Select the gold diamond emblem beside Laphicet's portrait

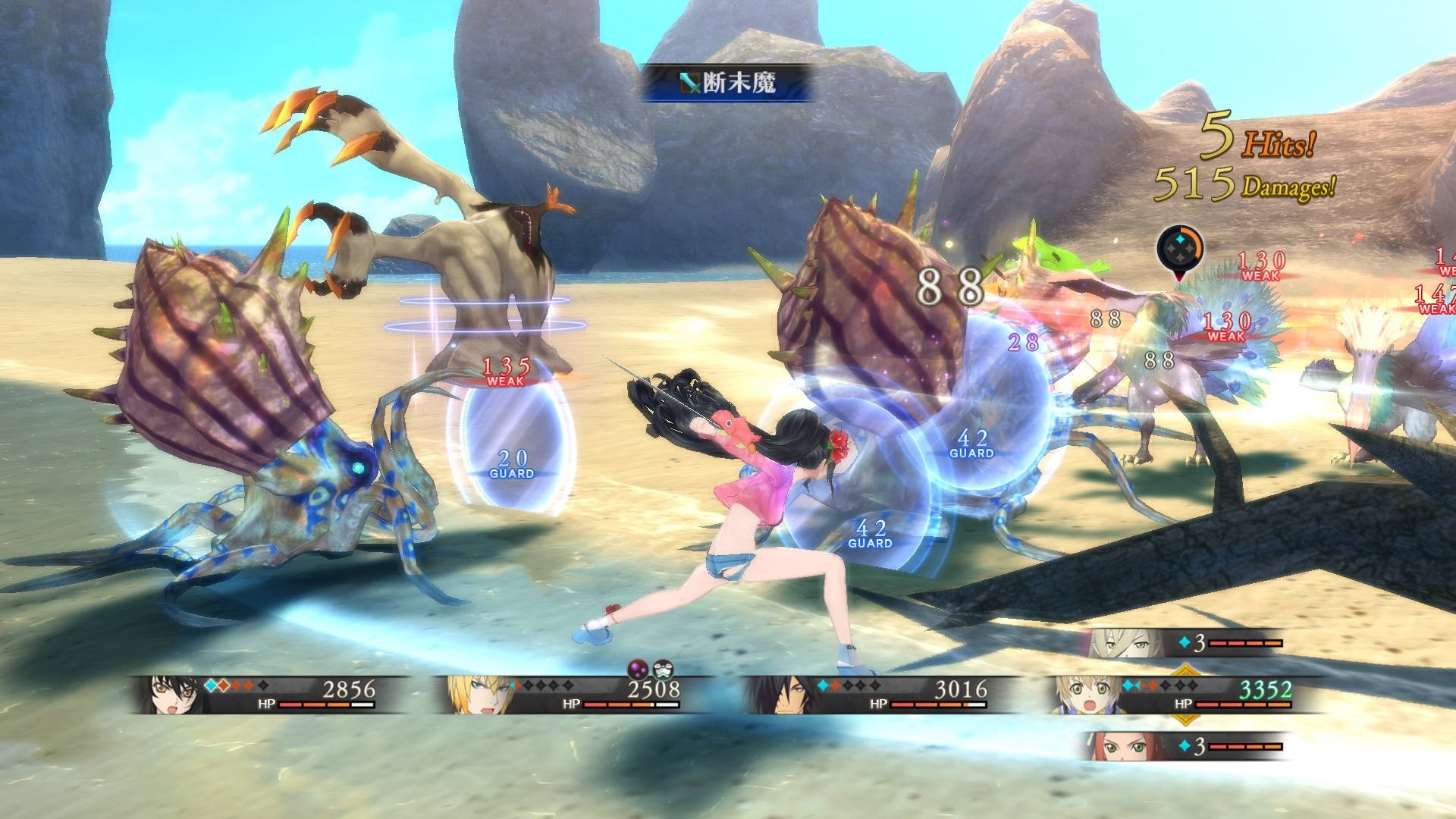[1185, 669]
